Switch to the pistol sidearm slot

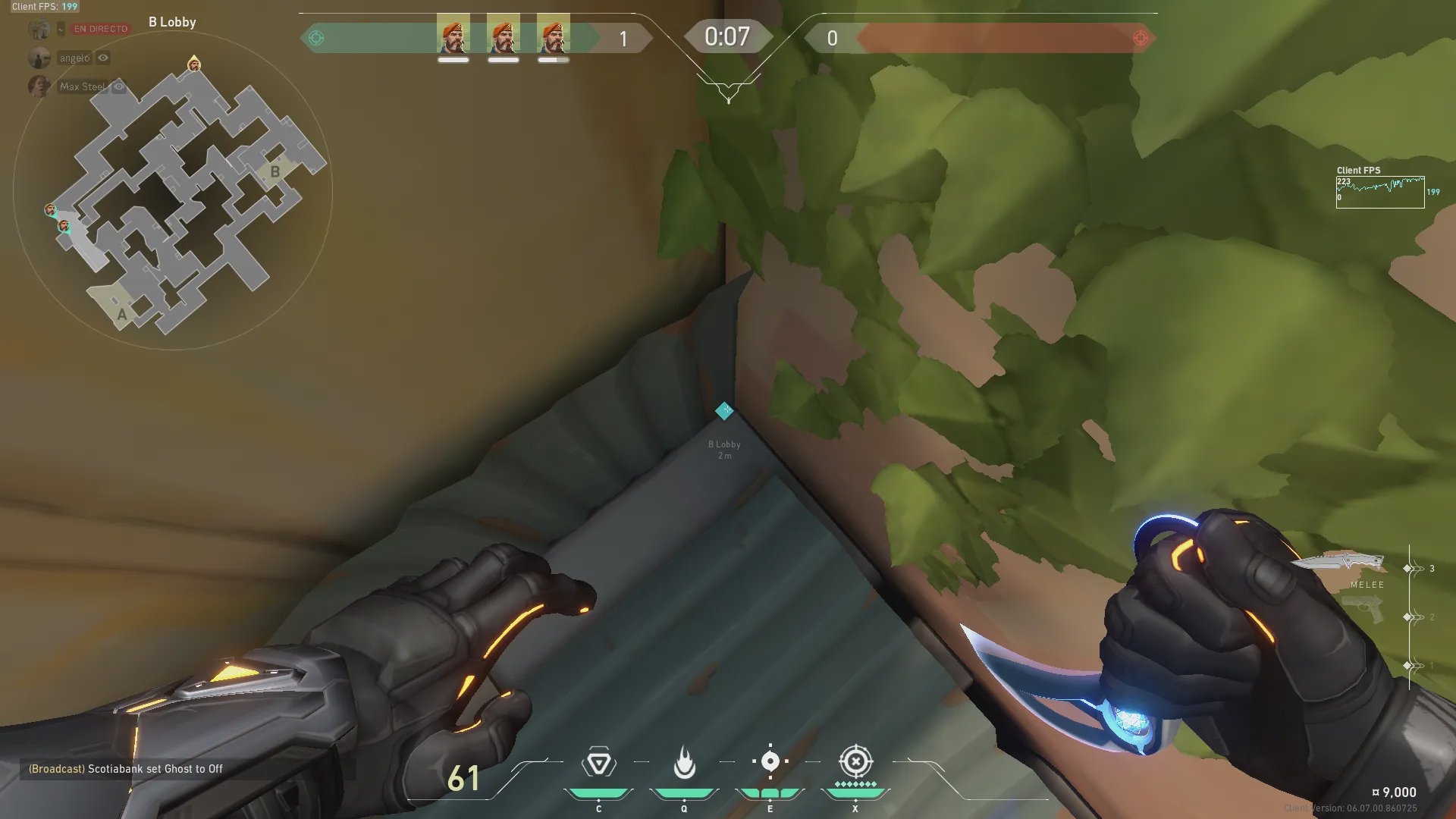pyautogui.click(x=1363, y=610)
